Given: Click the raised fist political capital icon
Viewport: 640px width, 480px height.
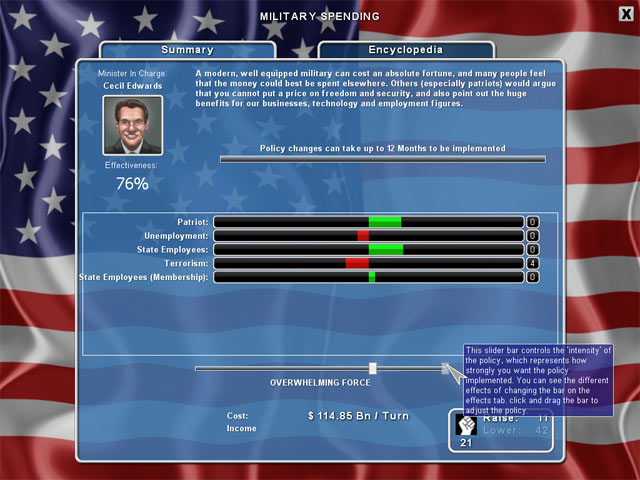Looking at the screenshot, I should pos(467,424).
